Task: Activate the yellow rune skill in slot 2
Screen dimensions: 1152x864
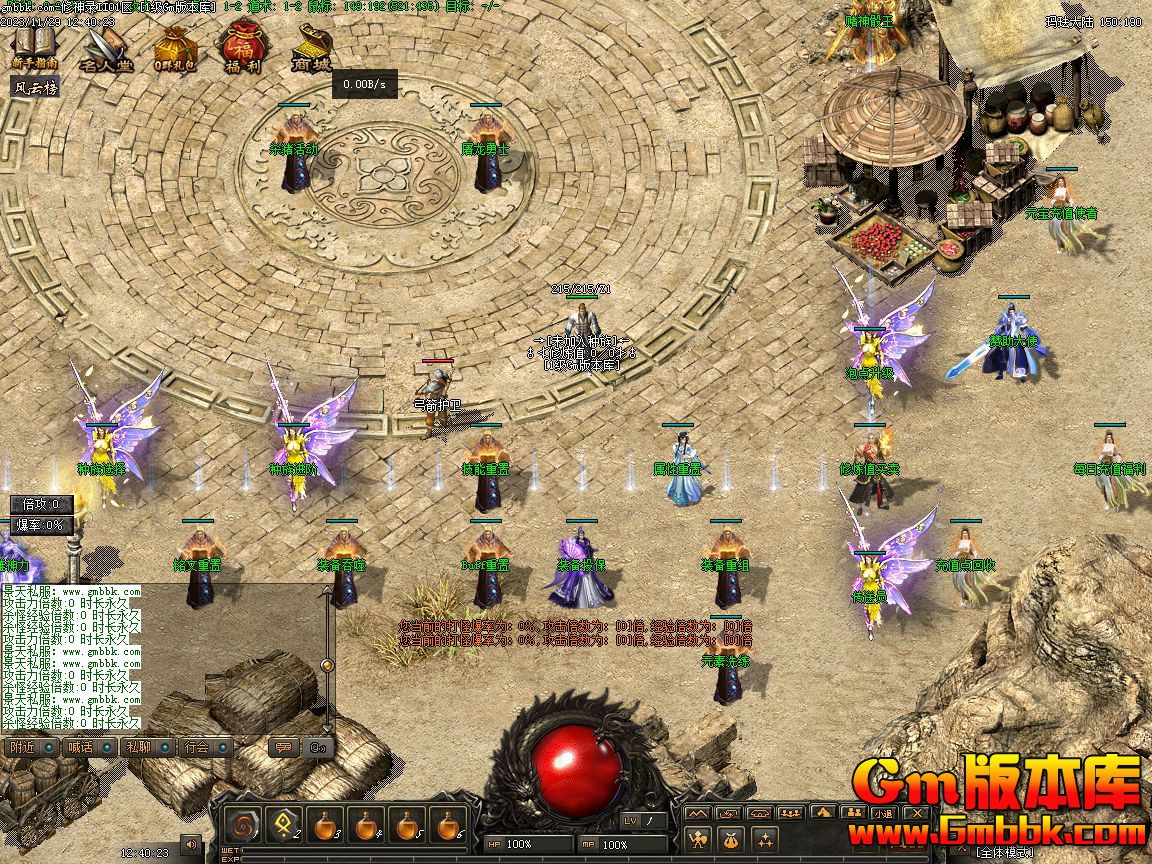Action: (x=284, y=826)
